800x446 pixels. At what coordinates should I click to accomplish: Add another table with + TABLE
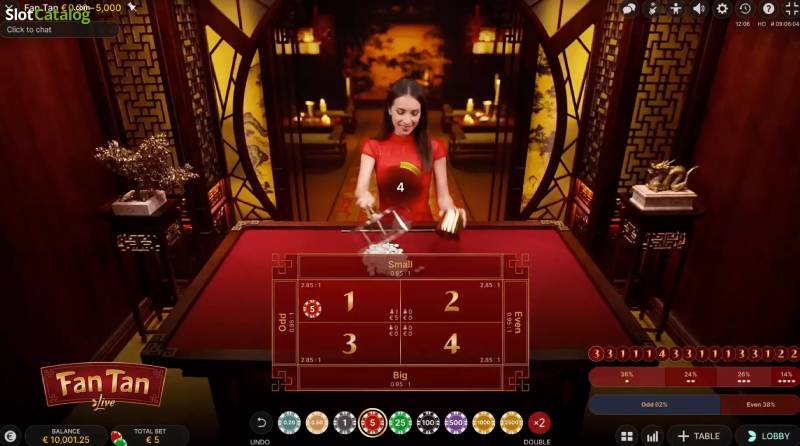tap(698, 436)
